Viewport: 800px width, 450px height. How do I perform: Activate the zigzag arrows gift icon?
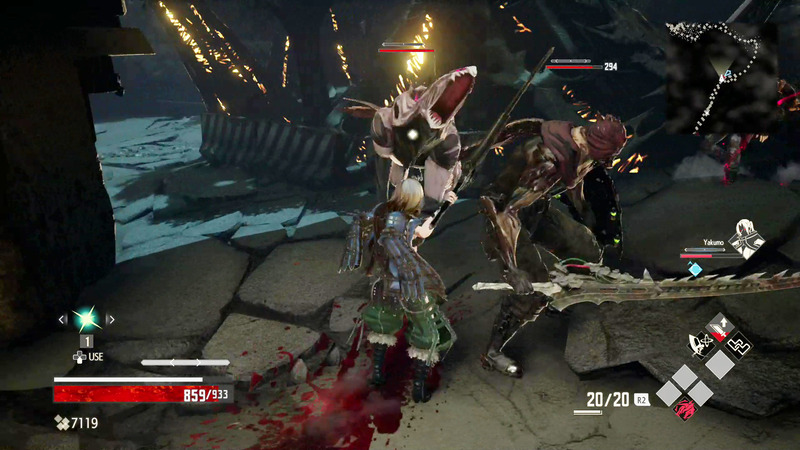[x=737, y=345]
